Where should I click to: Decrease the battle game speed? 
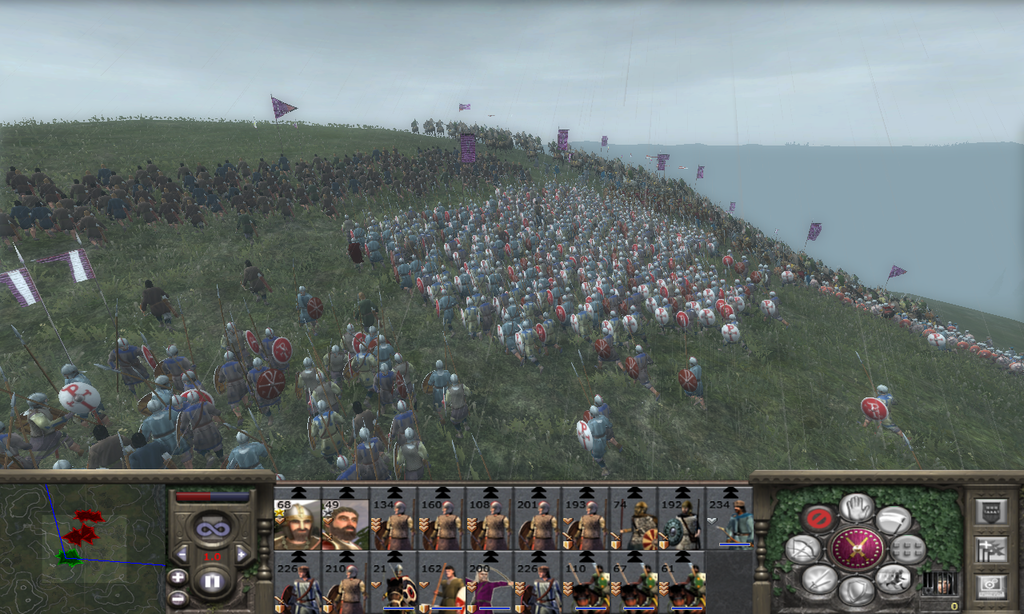(181, 553)
